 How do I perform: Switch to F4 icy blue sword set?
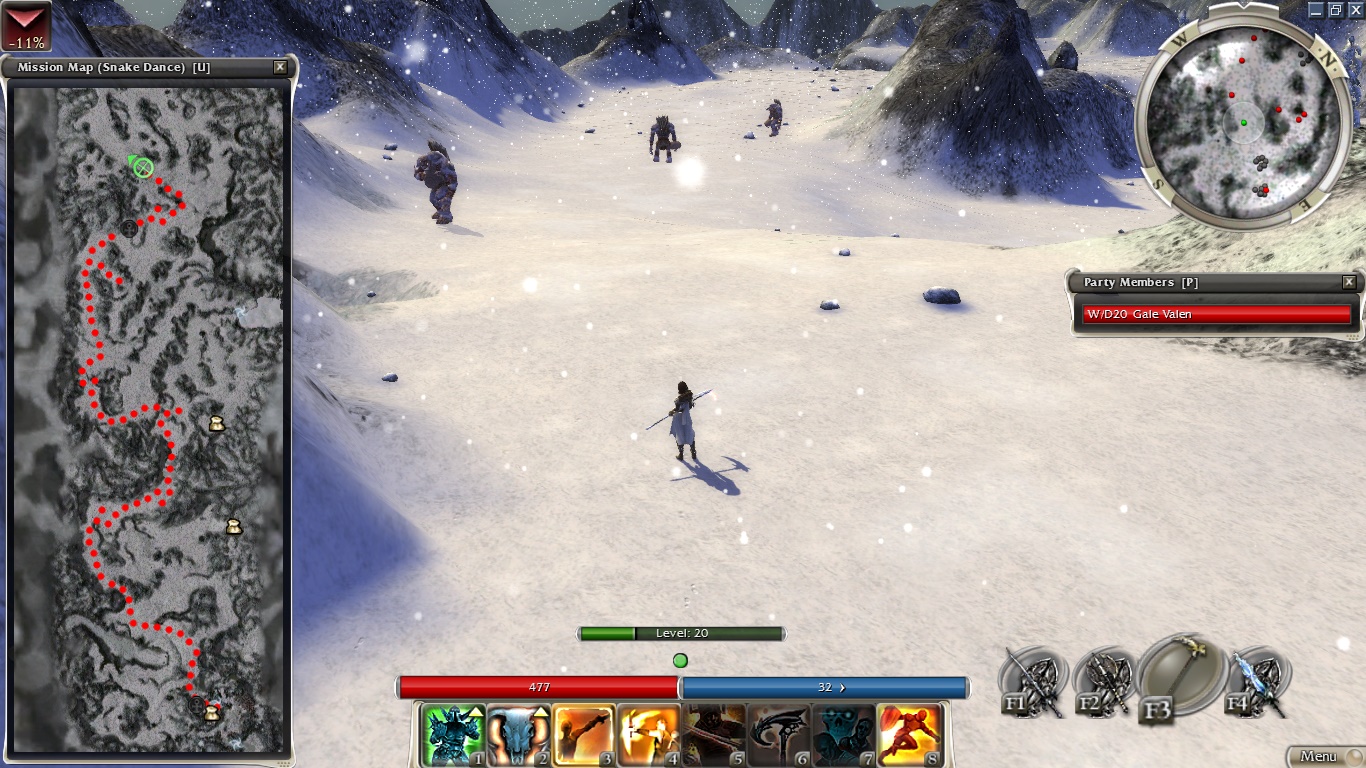pos(1256,682)
